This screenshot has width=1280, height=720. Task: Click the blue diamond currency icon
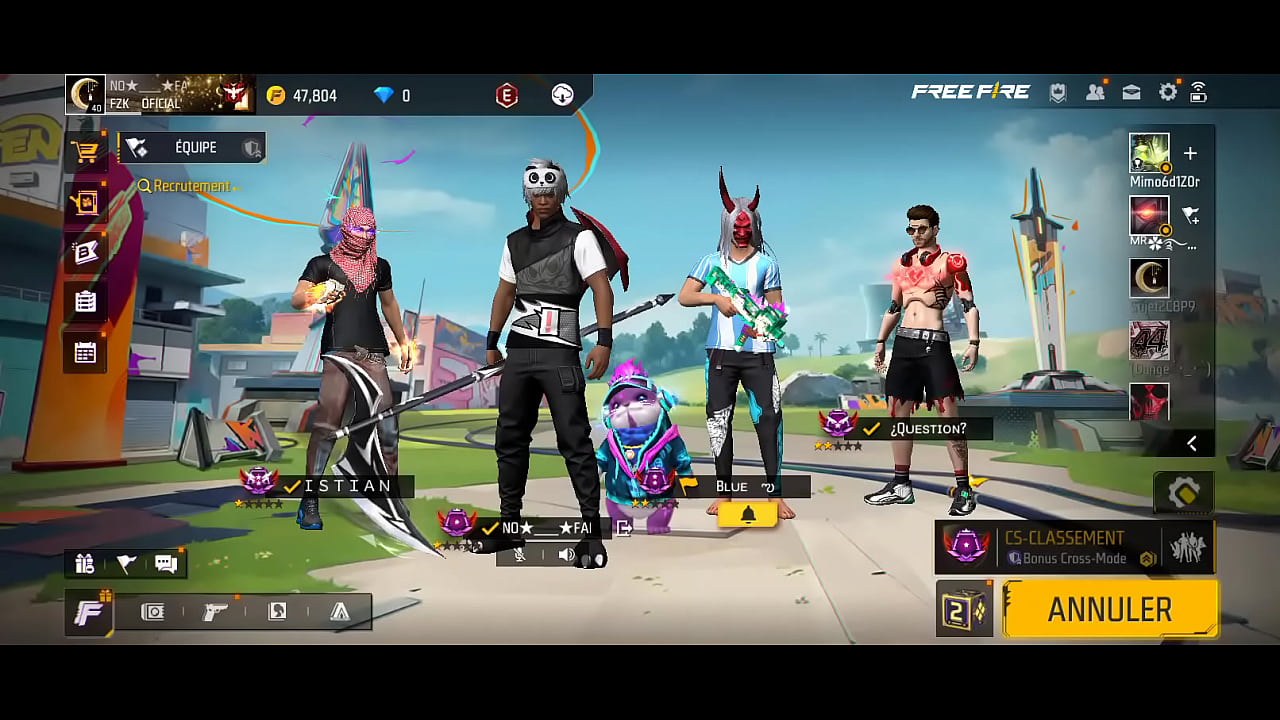click(384, 96)
